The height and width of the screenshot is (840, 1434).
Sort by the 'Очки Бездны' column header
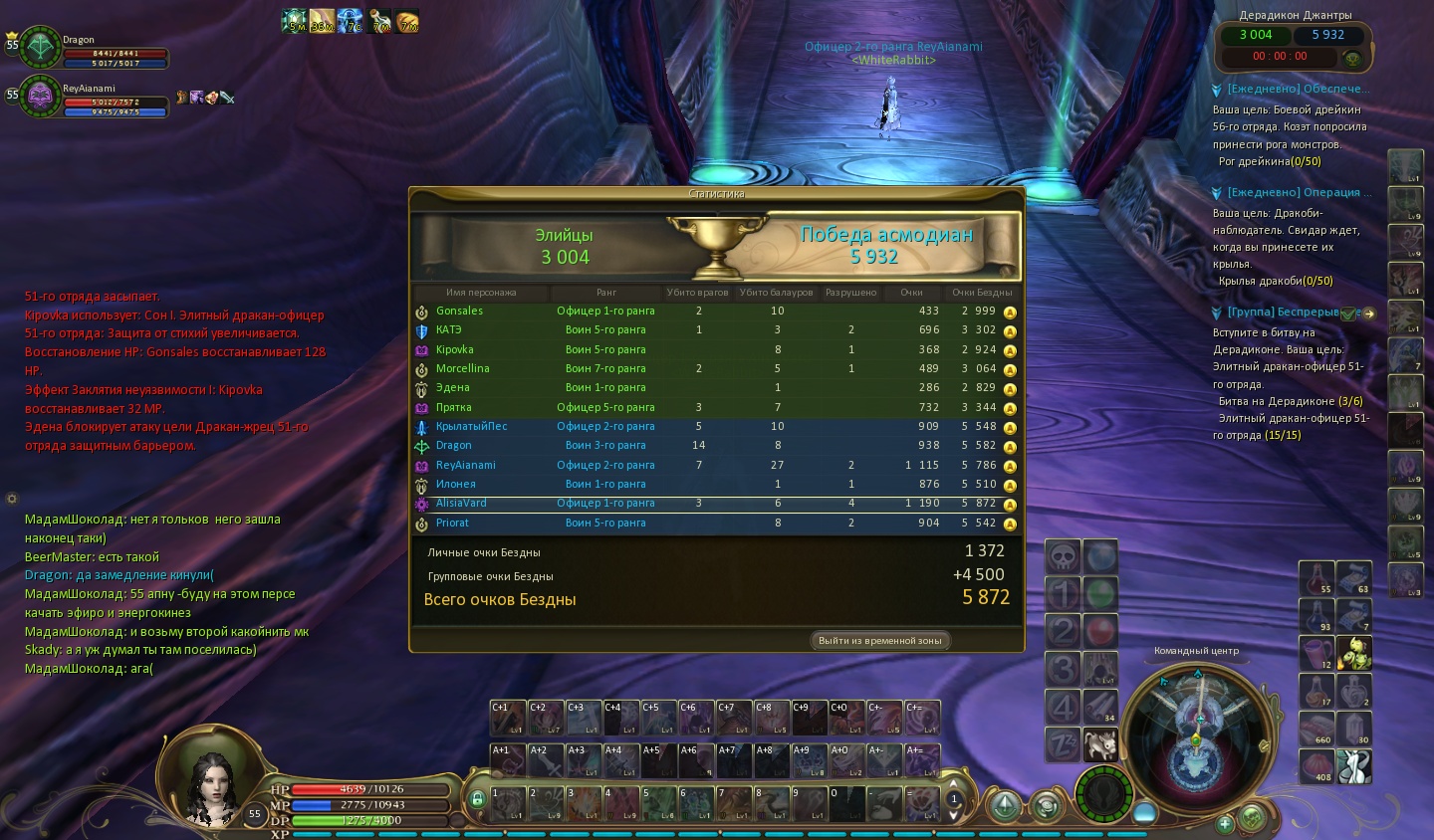tap(981, 293)
